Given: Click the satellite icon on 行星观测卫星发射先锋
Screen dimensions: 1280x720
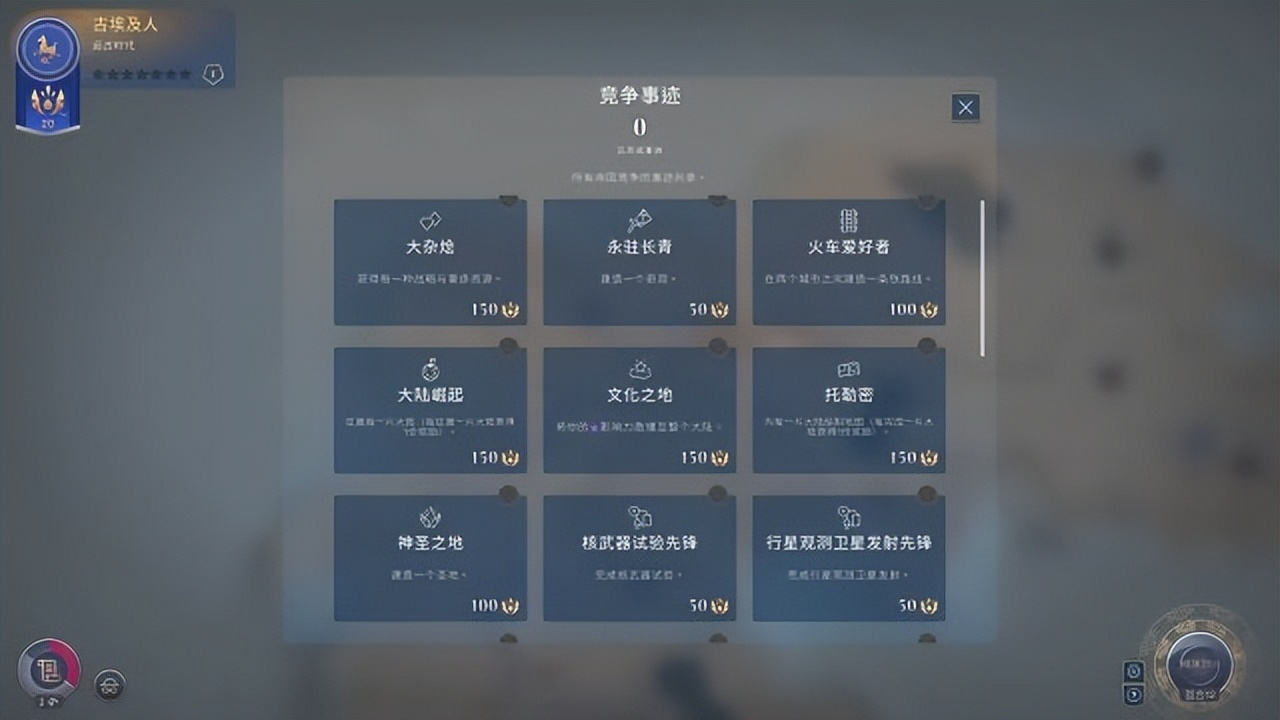Looking at the screenshot, I should click(x=849, y=515).
